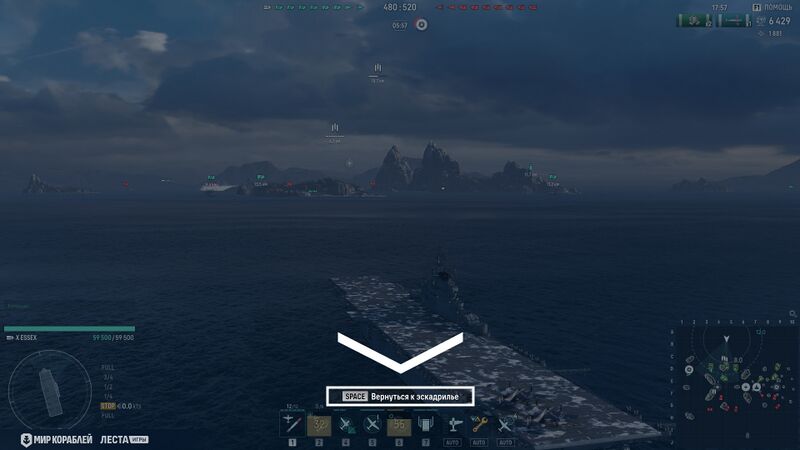Choose the squadron slot numbered 4
The image size is (800, 450).
click(x=346, y=425)
